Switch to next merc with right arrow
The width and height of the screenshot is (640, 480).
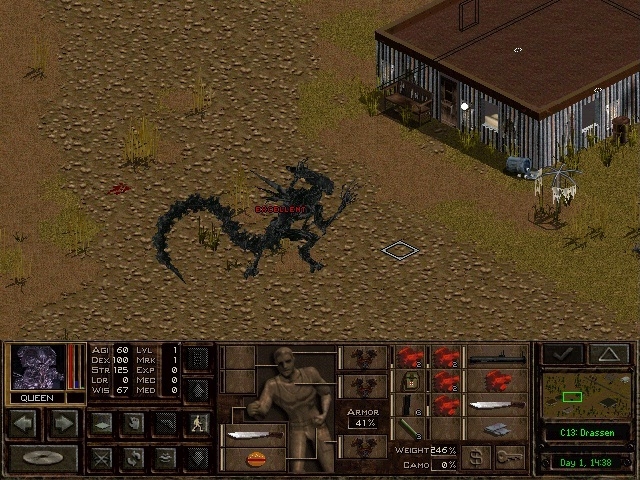[62, 423]
